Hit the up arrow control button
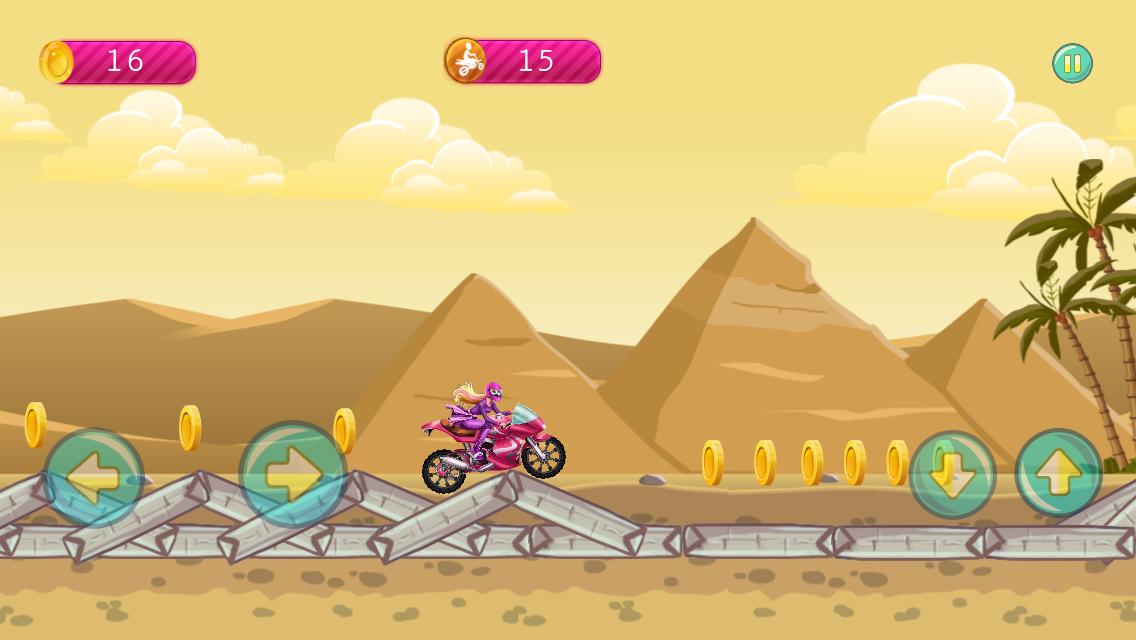This screenshot has height=640, width=1136. tap(1058, 474)
